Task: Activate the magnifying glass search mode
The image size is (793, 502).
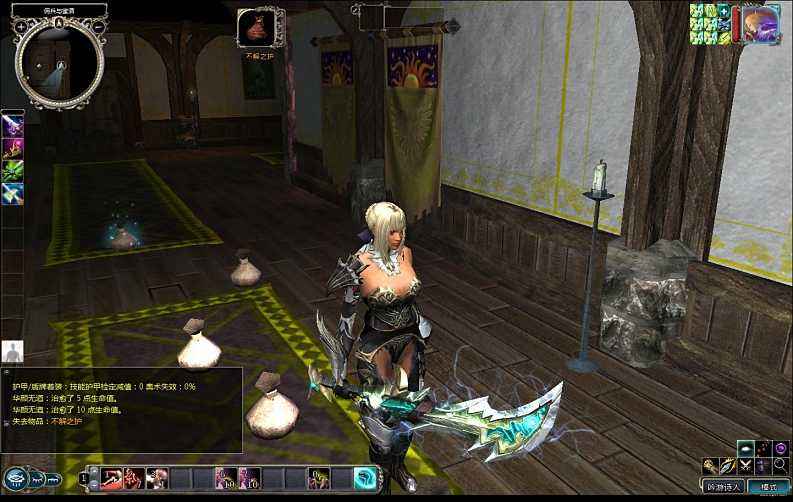Action: pyautogui.click(x=778, y=466)
